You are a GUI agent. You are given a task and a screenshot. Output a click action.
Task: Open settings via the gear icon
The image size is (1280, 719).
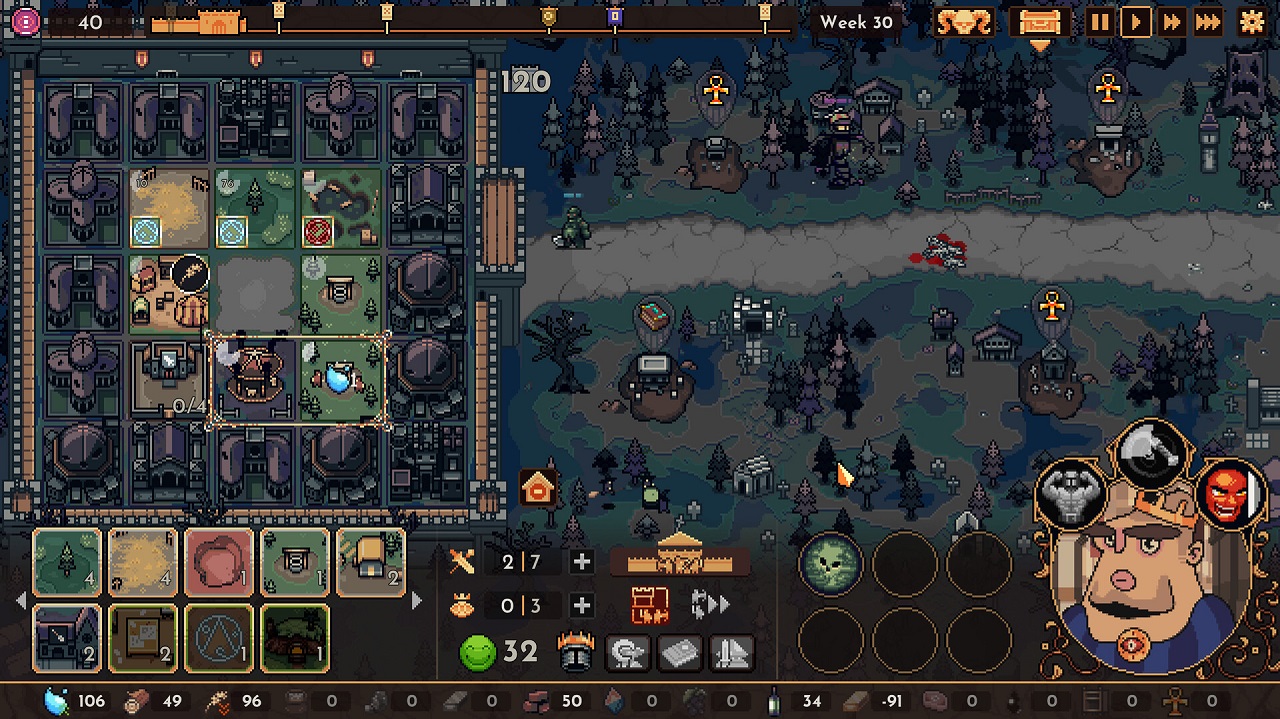tap(1251, 22)
